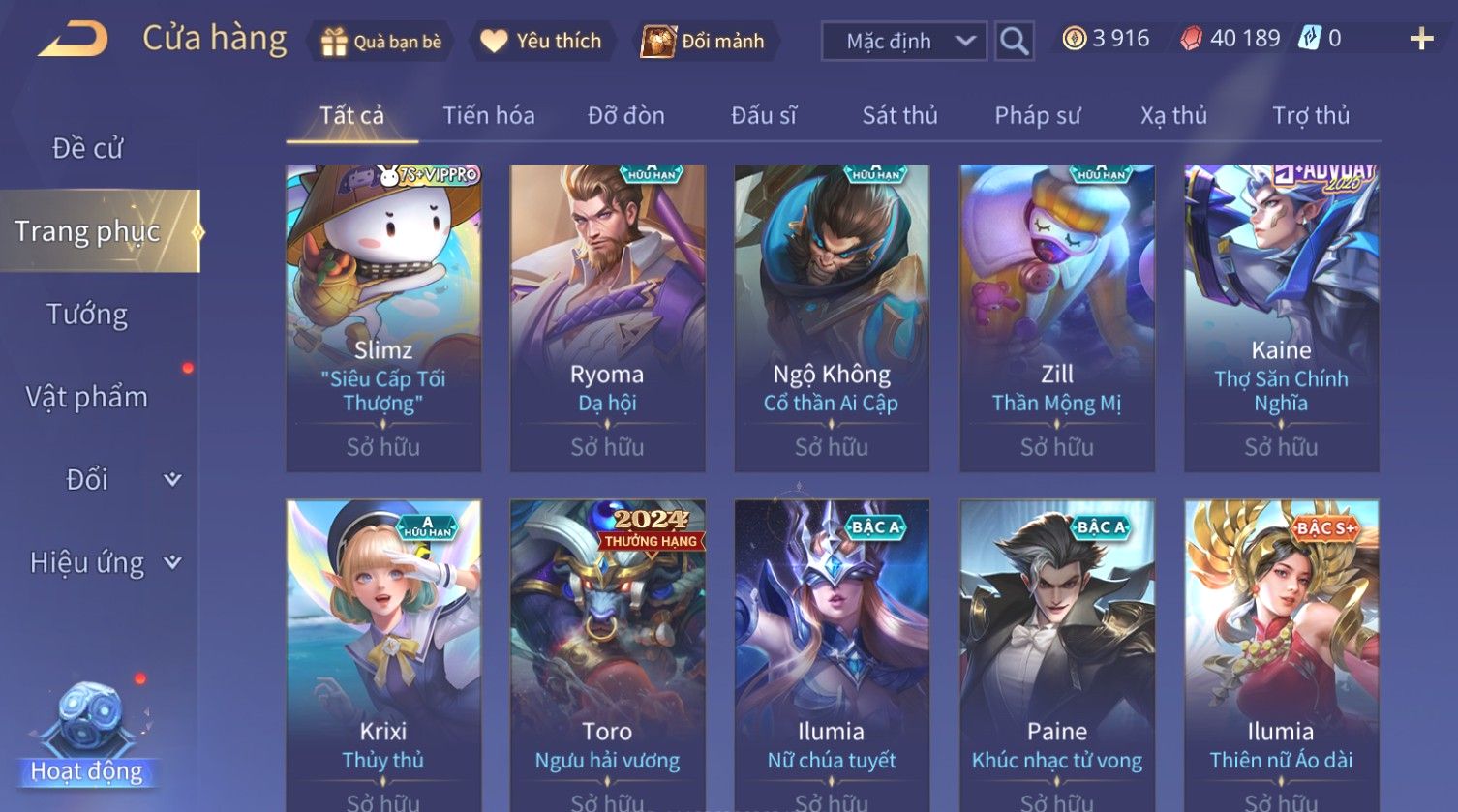Open the Tướng heroes section
Image resolution: width=1458 pixels, height=812 pixels.
(x=87, y=315)
